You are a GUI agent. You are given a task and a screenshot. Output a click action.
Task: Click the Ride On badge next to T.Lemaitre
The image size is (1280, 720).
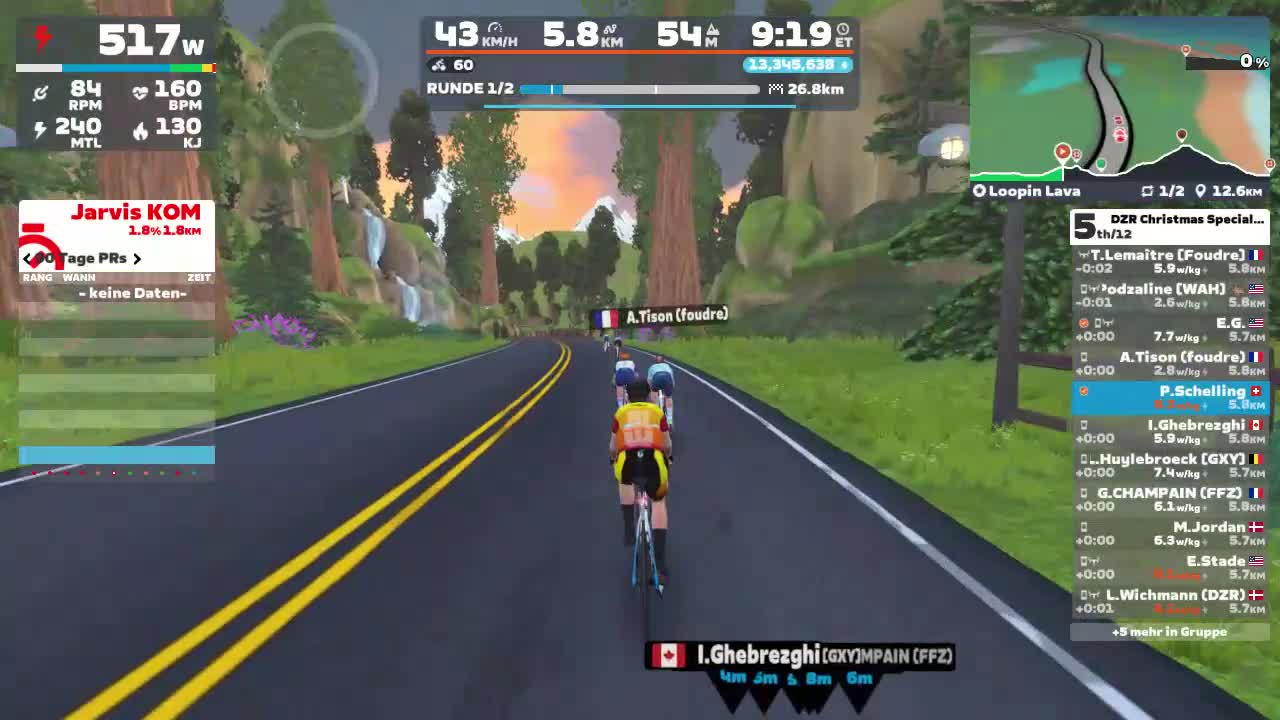(1083, 255)
